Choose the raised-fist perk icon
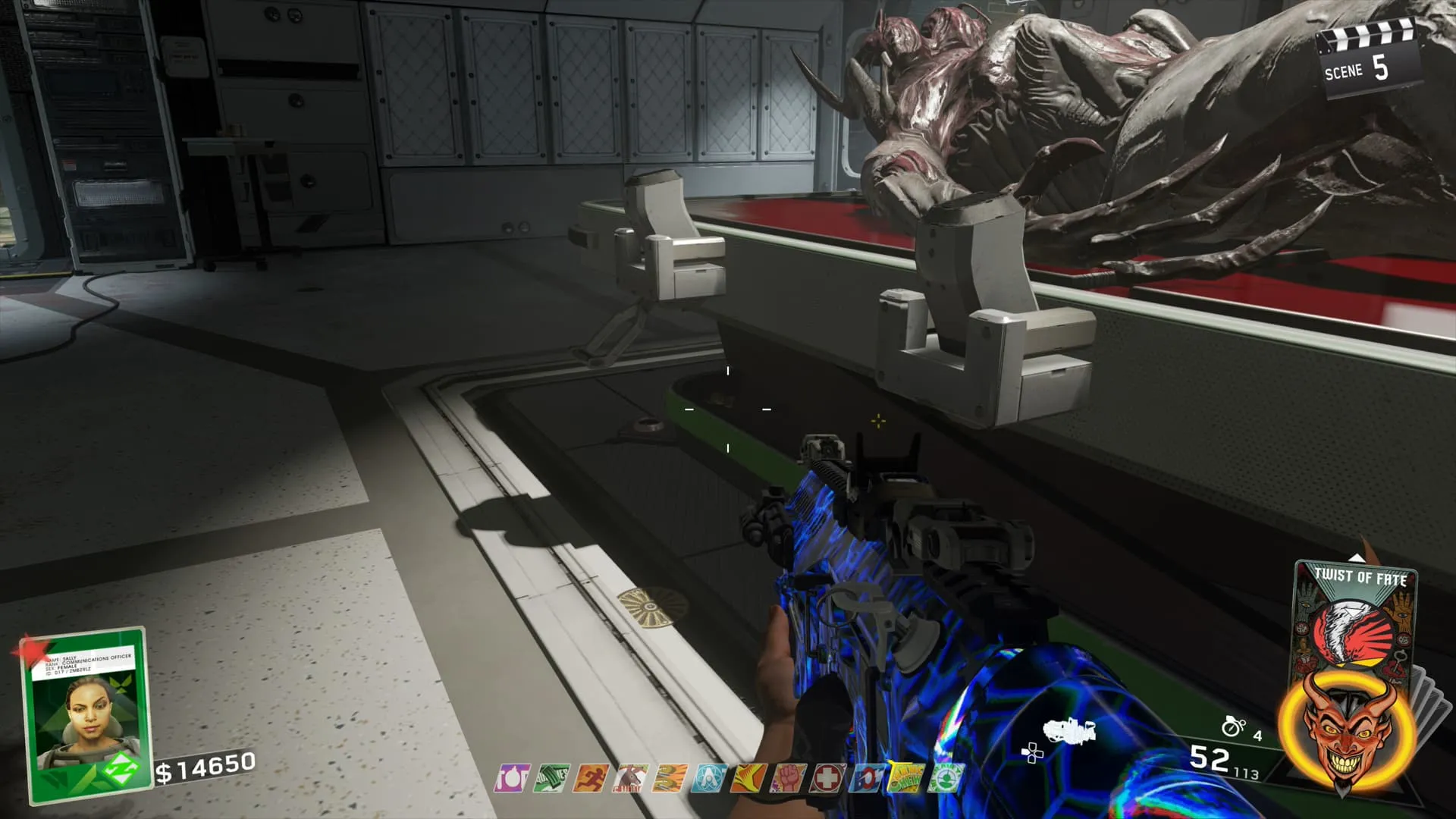This screenshot has height=819, width=1456. pyautogui.click(x=788, y=778)
